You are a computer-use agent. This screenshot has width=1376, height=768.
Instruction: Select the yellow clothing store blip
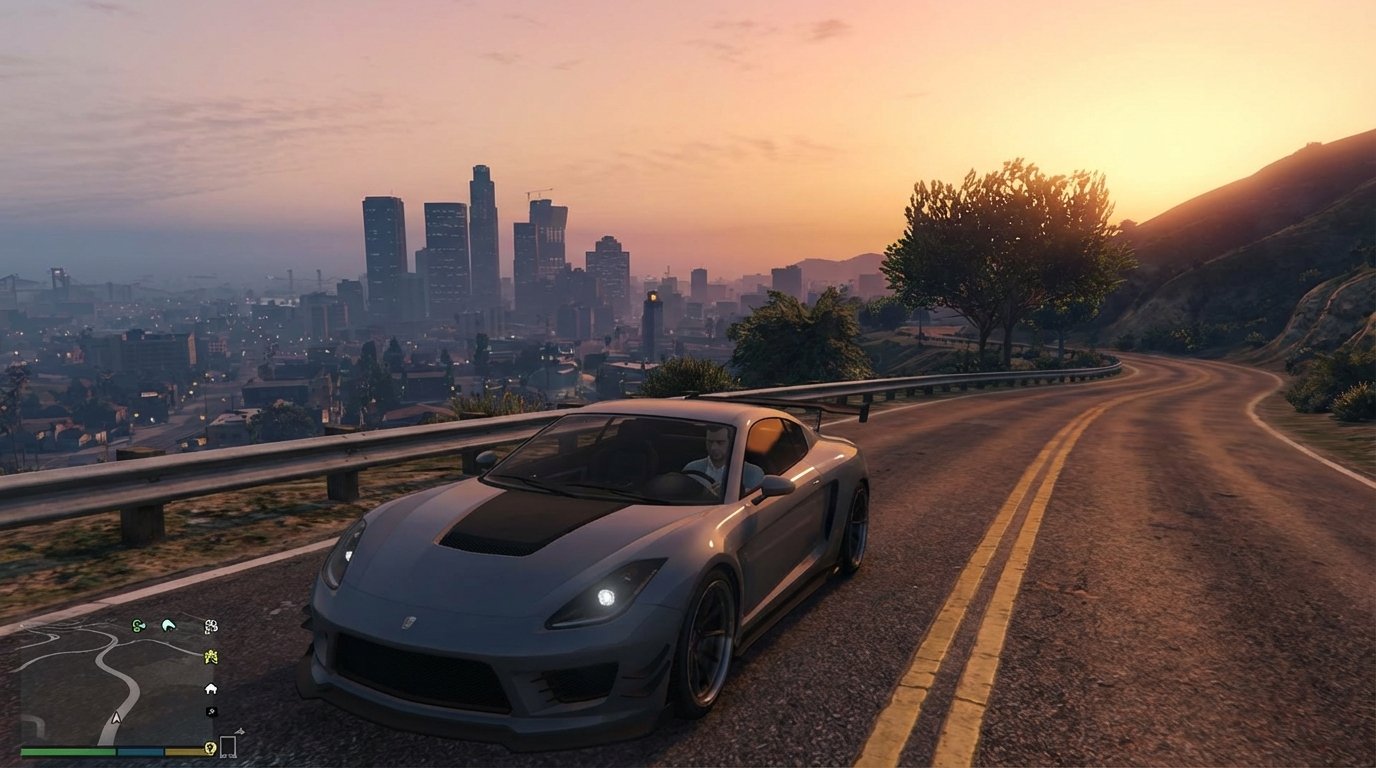pos(210,656)
